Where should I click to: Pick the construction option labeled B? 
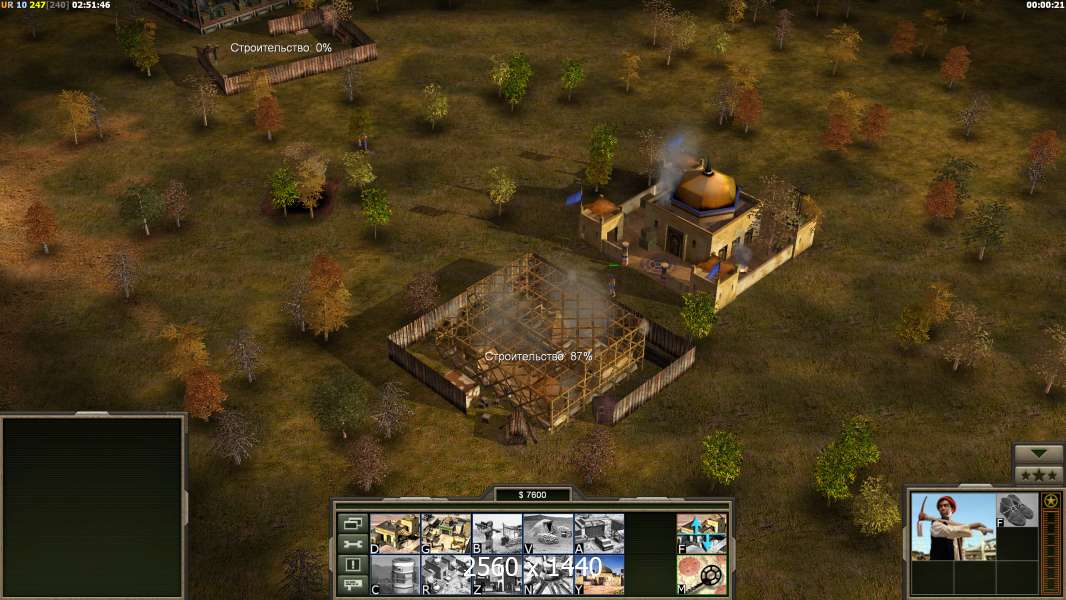click(496, 533)
